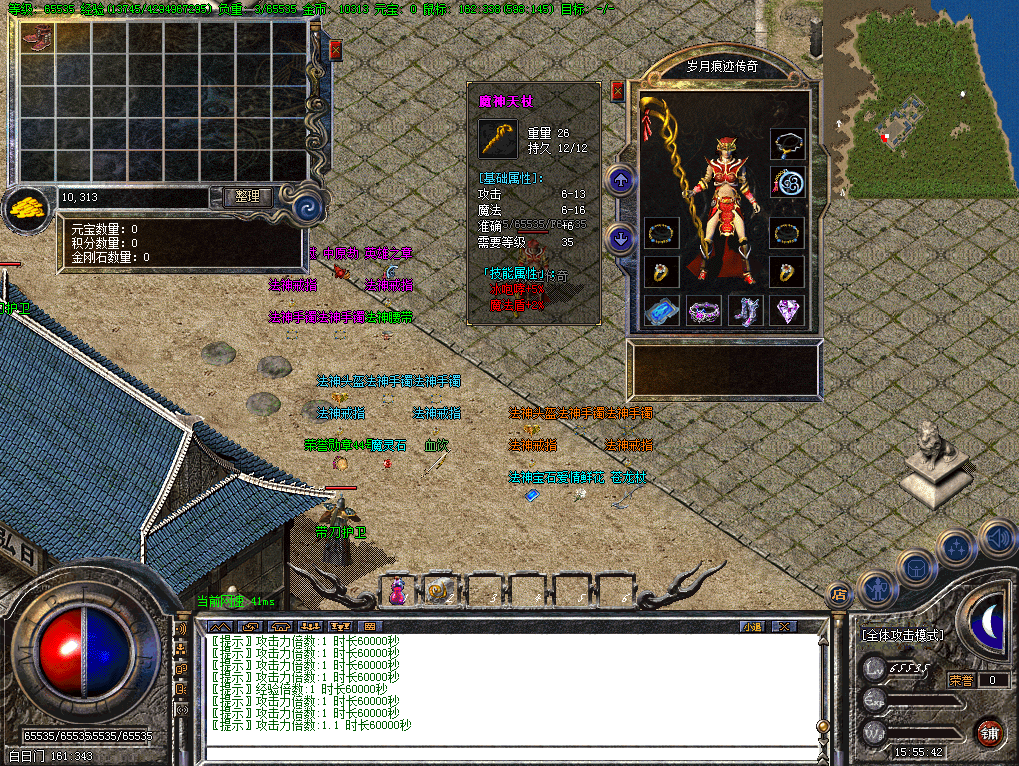Select the purple diamond gem slot
Screen dimensions: 1019x766
tap(787, 312)
